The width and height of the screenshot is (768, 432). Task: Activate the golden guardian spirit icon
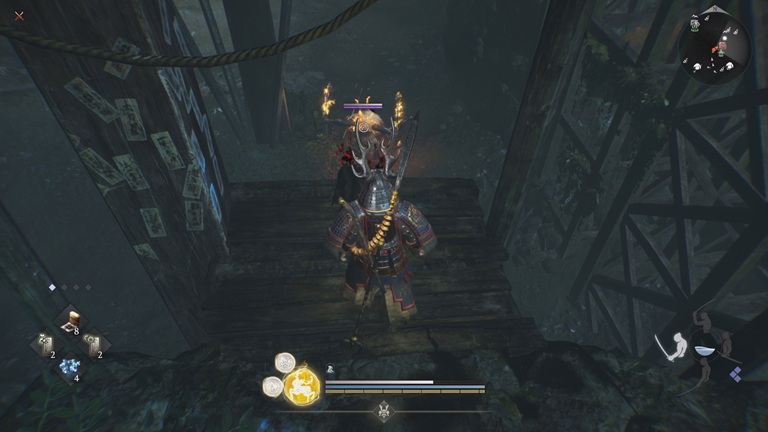click(301, 385)
